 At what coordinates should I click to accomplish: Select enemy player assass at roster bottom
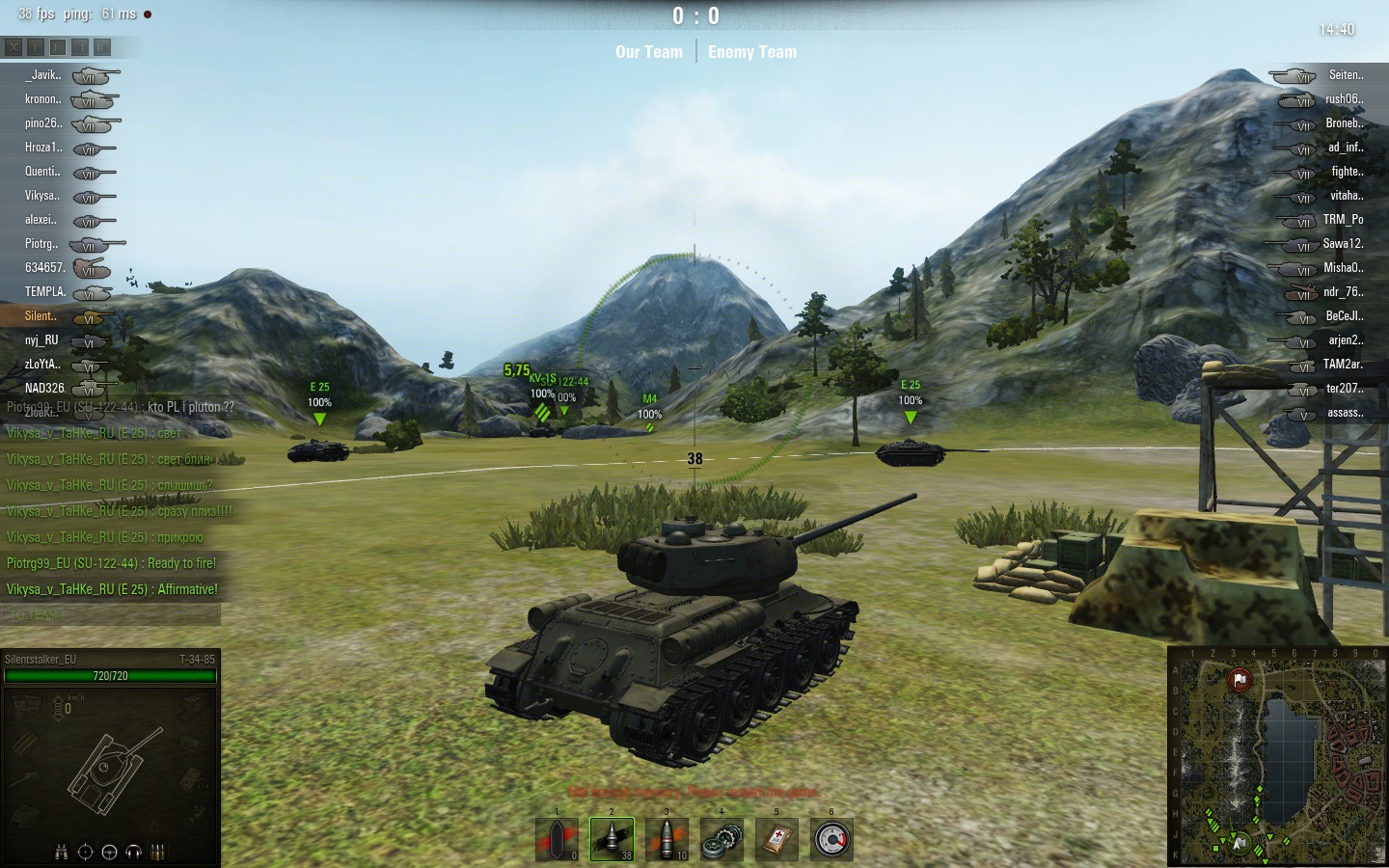[x=1345, y=413]
